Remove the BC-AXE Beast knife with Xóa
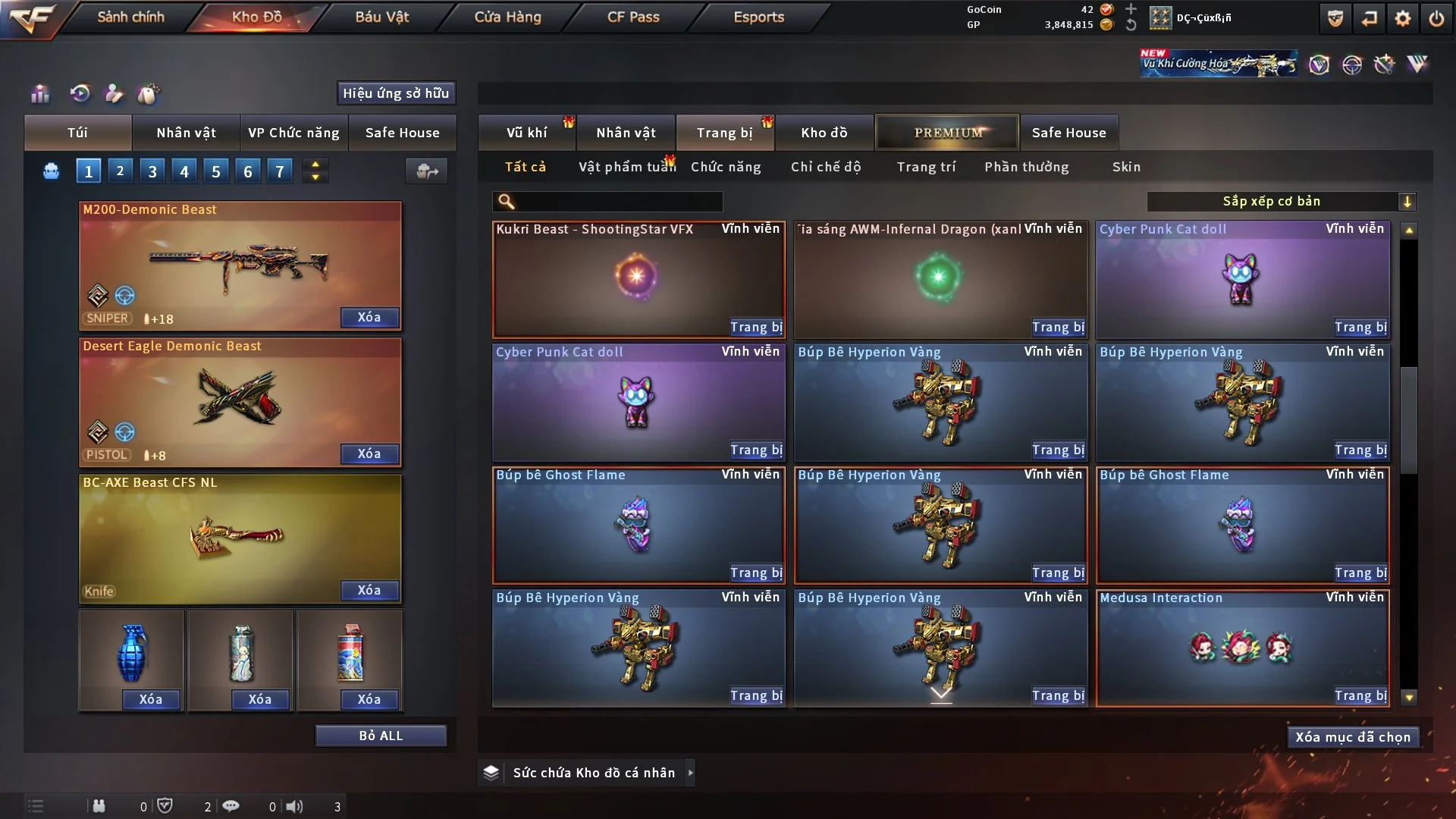Screen dimensions: 1456x819 369,591
